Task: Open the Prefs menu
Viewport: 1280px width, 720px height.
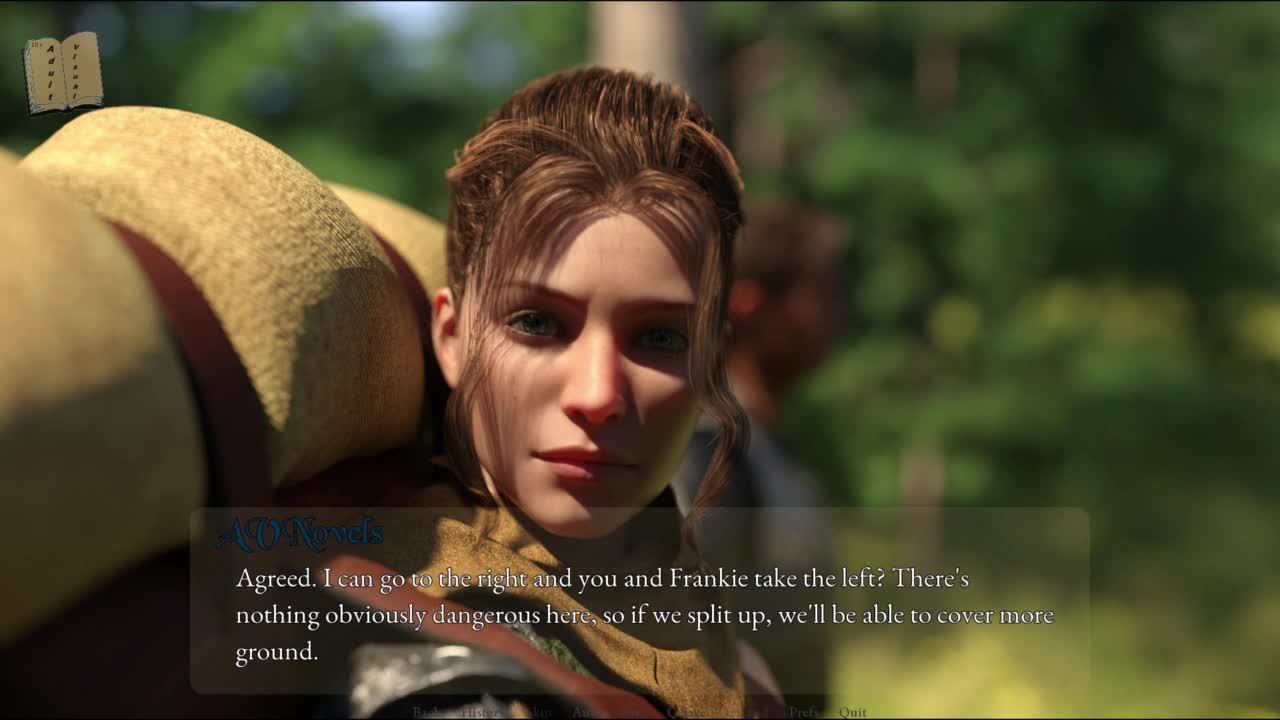Action: click(x=805, y=712)
